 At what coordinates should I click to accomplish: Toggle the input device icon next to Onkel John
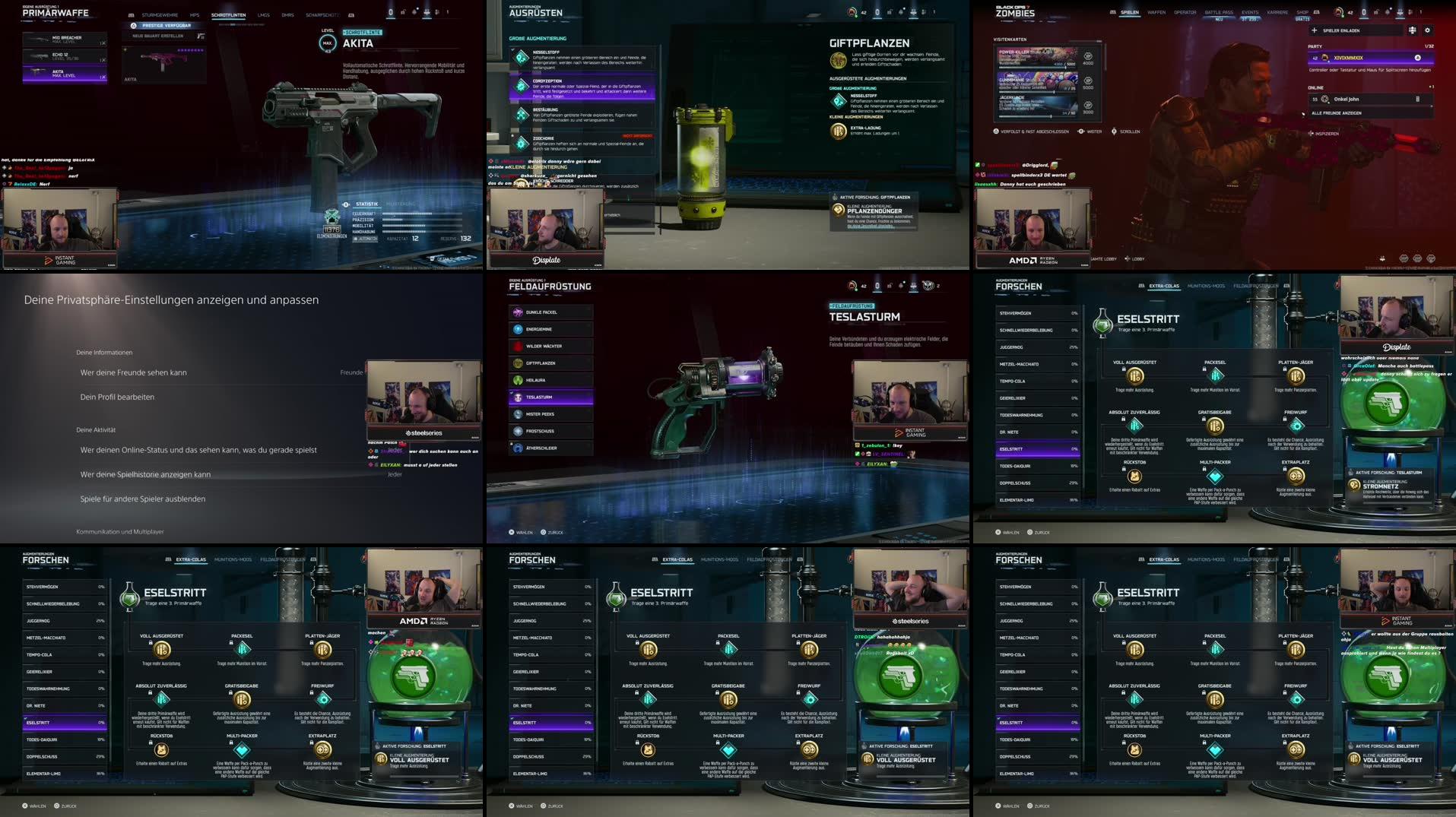coord(1416,99)
